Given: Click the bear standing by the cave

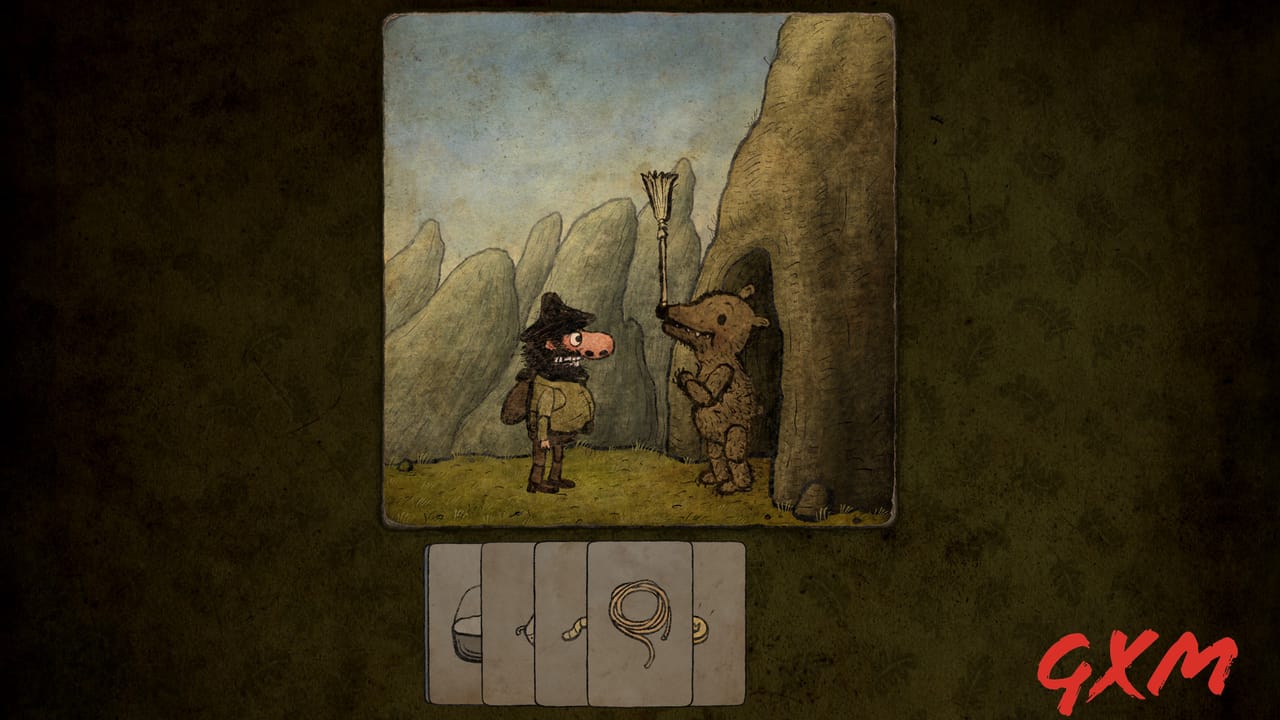Looking at the screenshot, I should [720, 390].
